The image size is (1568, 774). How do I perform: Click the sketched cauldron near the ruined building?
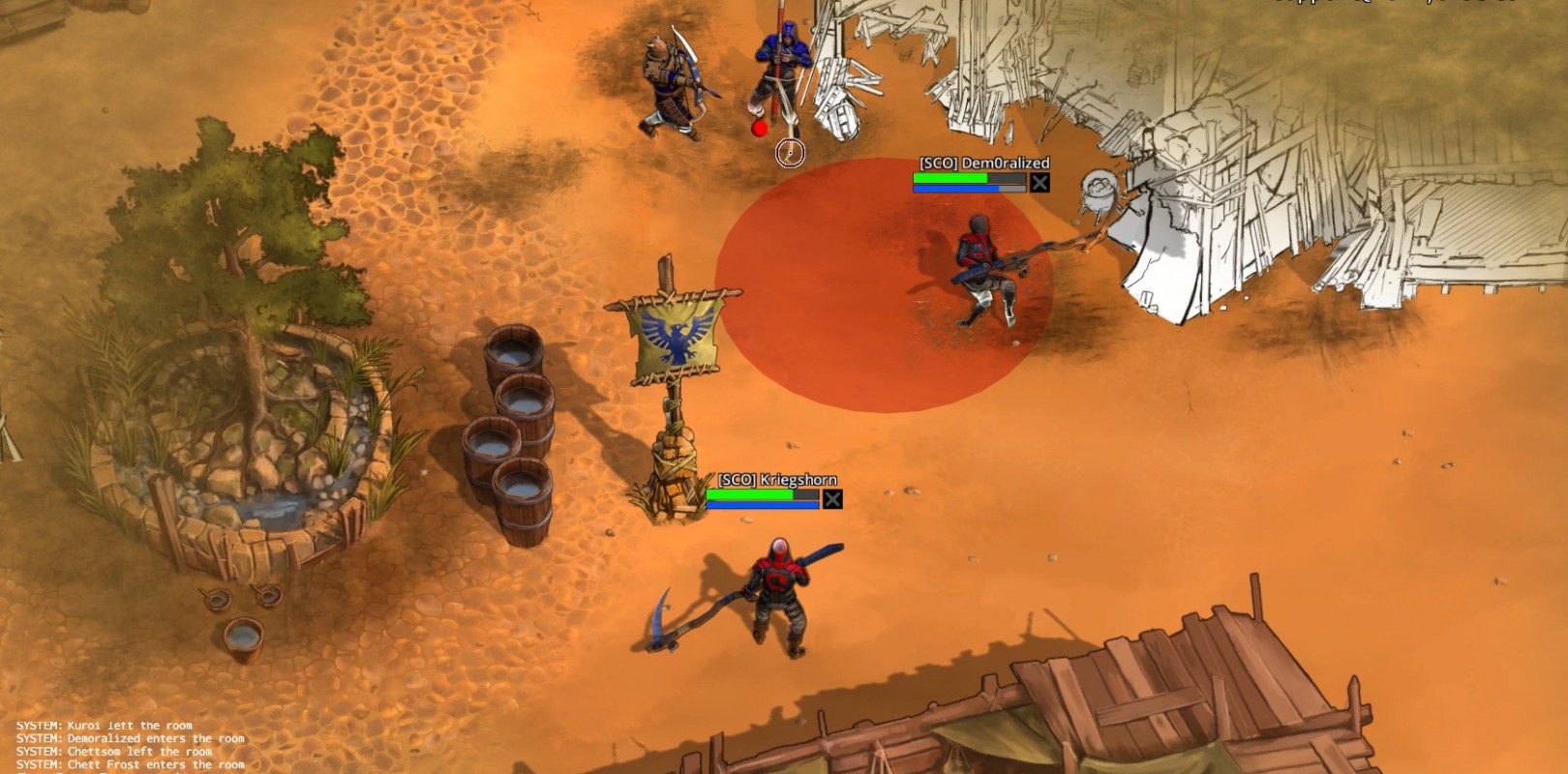[x=1100, y=189]
